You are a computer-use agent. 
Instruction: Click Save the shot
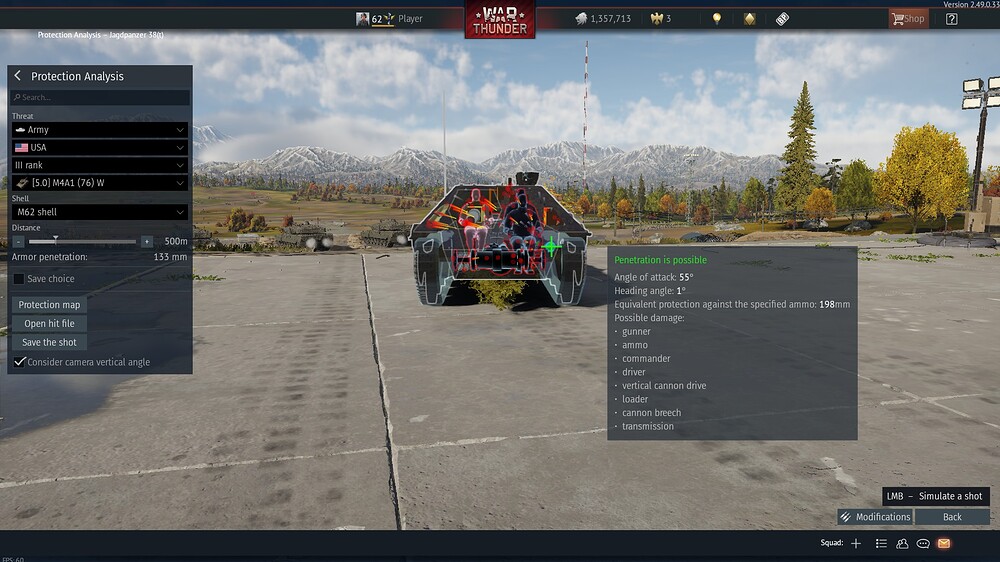pos(49,342)
